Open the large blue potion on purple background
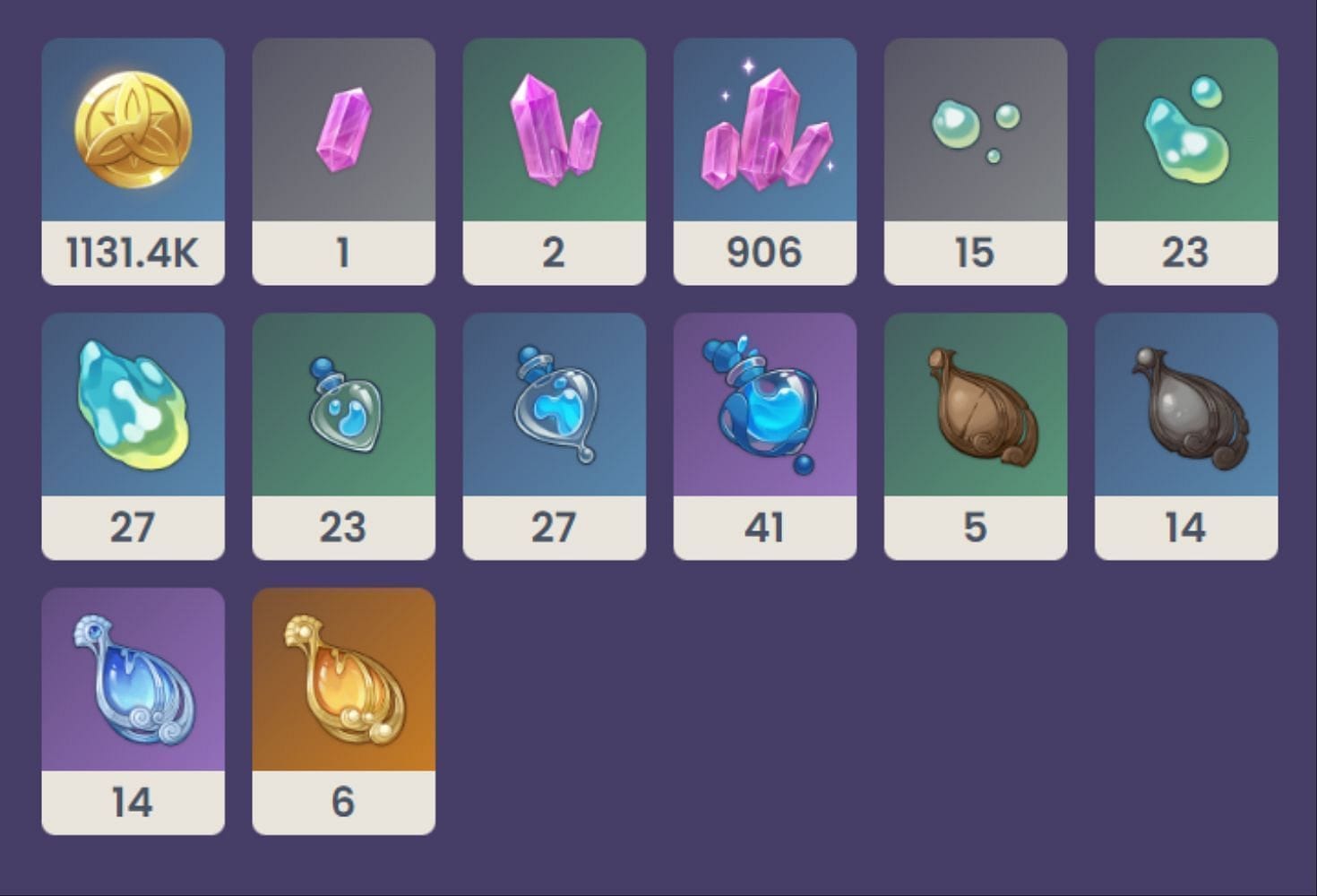The height and width of the screenshot is (896, 1317). (764, 412)
